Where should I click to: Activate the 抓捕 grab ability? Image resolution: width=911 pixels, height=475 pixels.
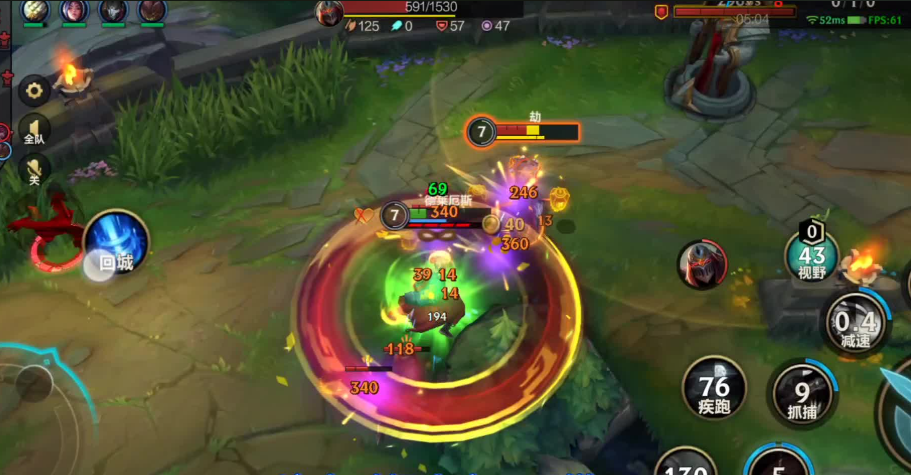tap(802, 394)
